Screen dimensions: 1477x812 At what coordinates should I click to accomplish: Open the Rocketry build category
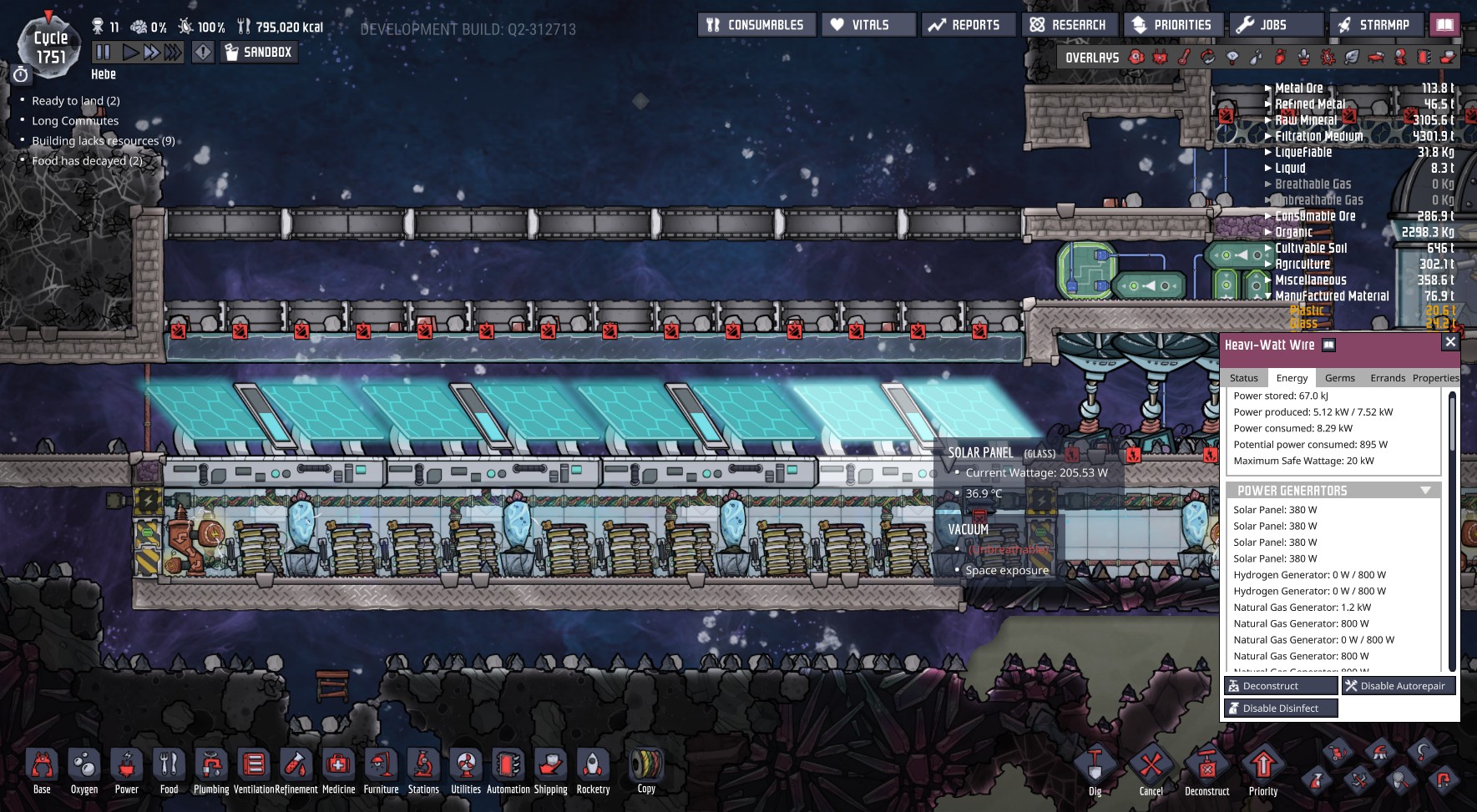click(x=593, y=771)
